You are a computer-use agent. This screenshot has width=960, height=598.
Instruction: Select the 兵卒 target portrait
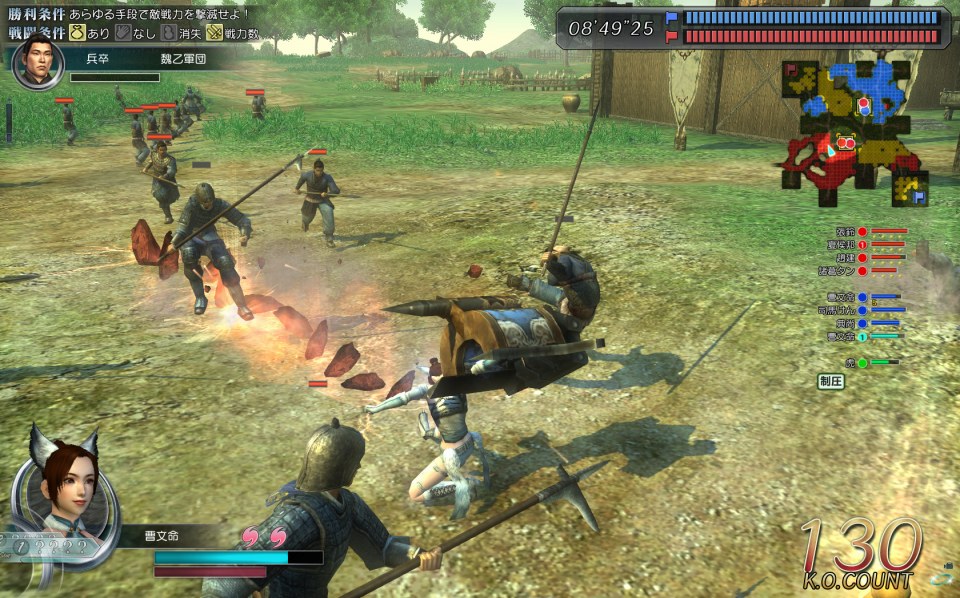point(39,62)
